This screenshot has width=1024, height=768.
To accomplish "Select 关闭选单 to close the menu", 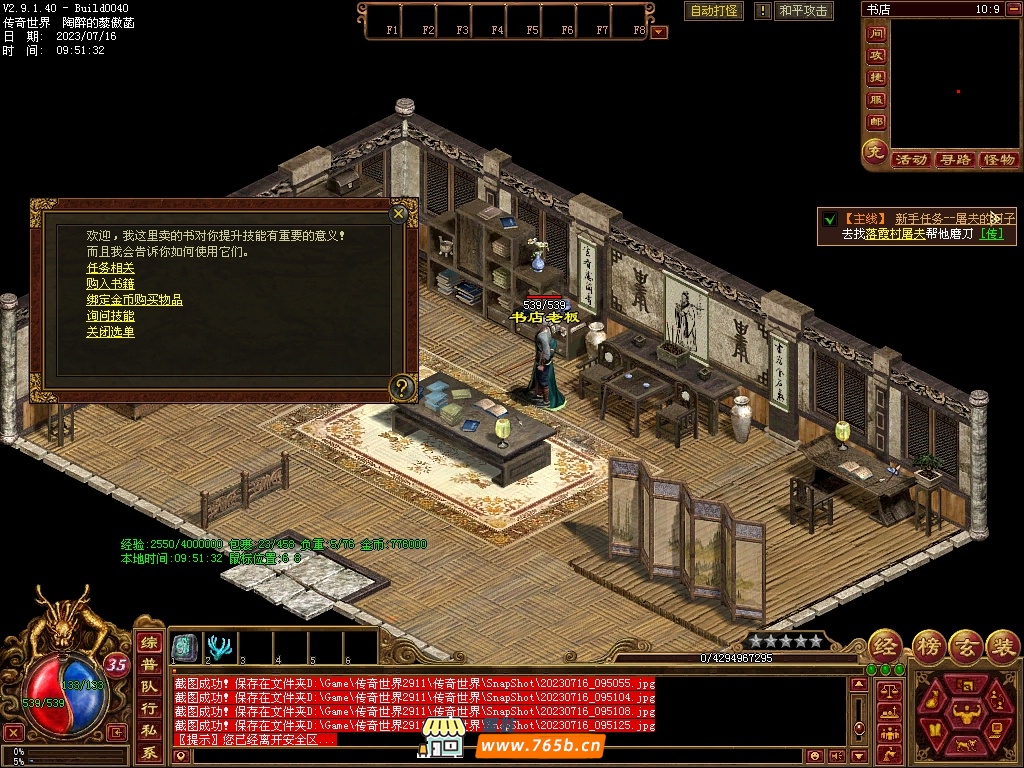I will [110, 332].
